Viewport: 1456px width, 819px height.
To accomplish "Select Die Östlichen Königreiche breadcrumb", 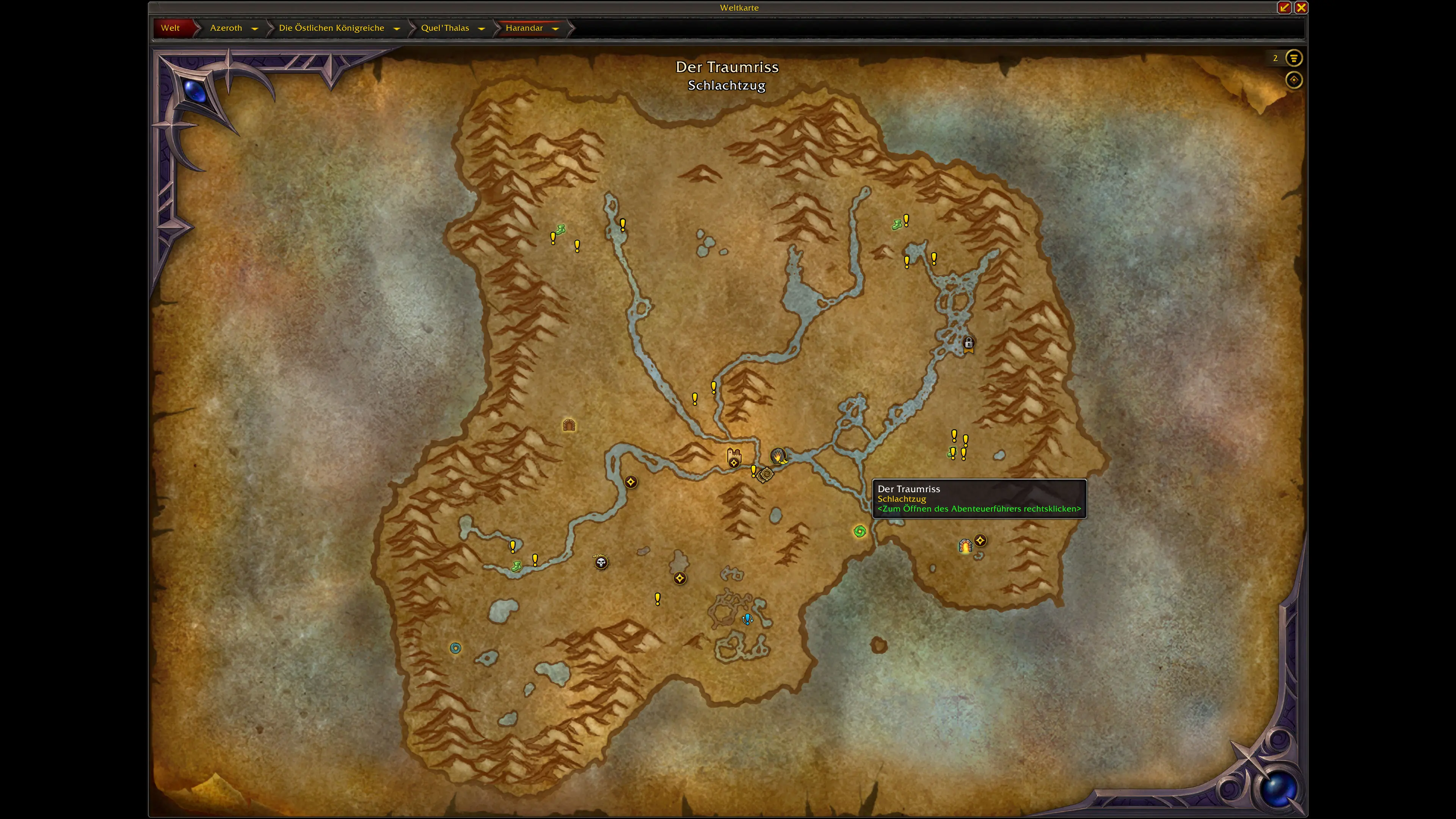I will (x=331, y=28).
